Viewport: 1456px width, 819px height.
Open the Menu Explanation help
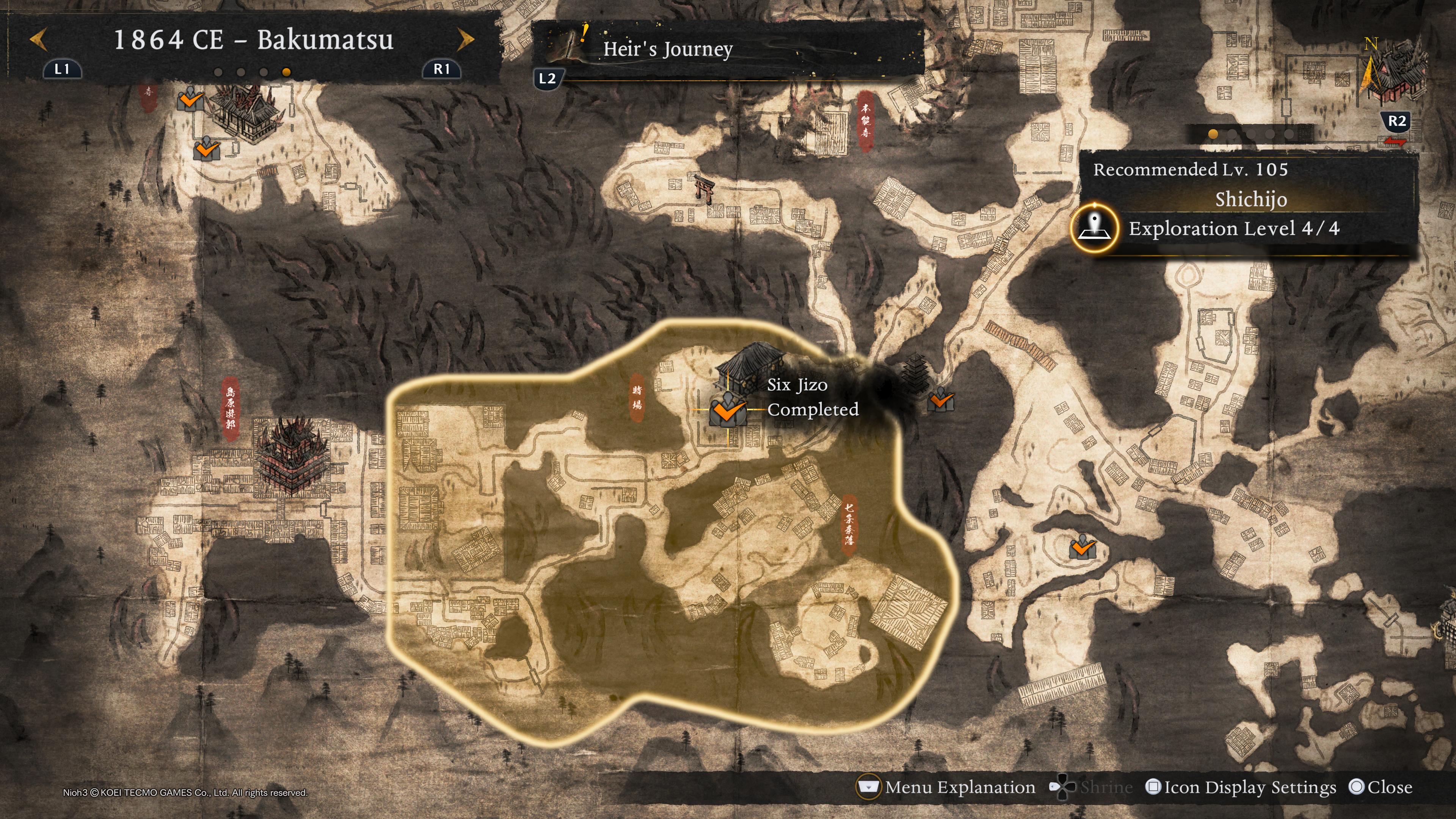coord(947,788)
